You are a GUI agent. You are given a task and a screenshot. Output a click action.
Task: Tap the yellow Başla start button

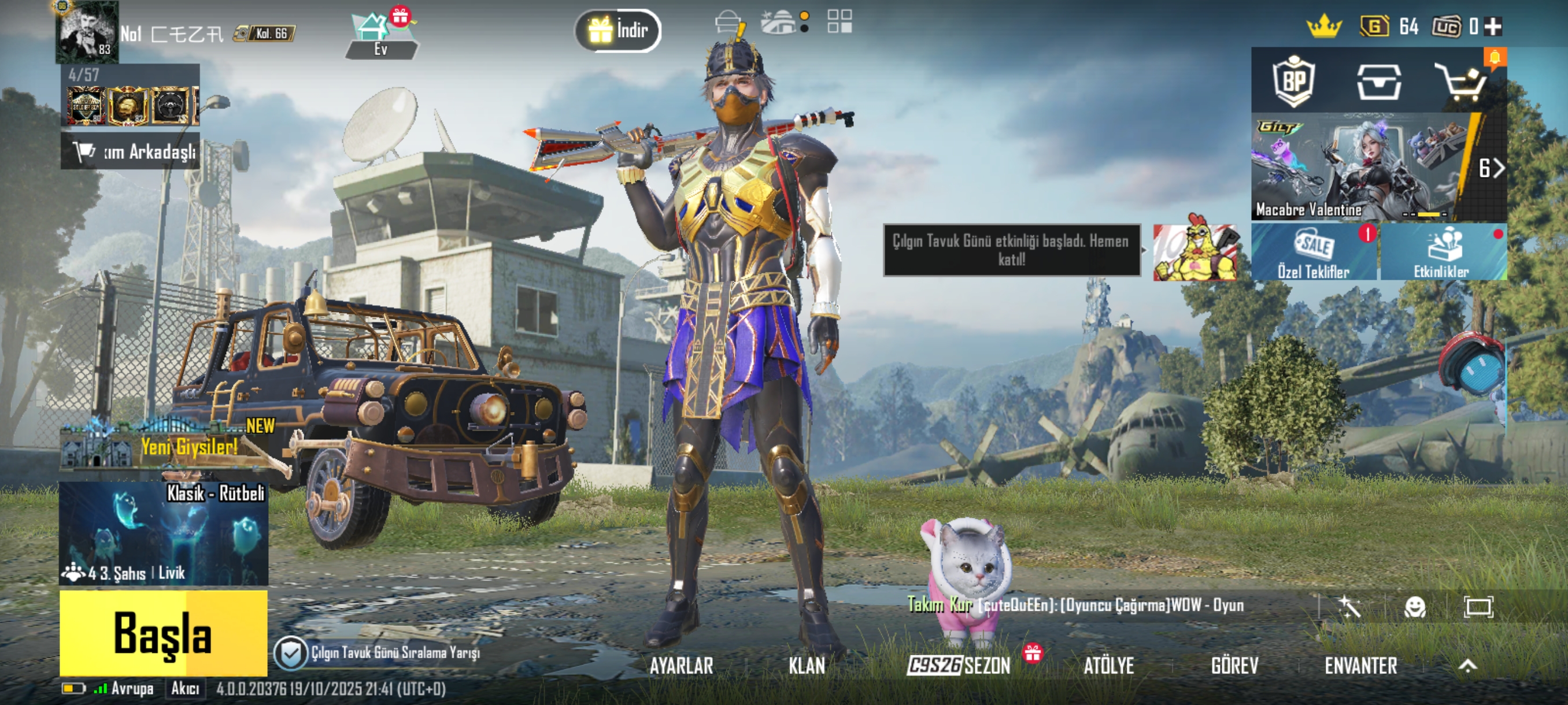click(163, 633)
